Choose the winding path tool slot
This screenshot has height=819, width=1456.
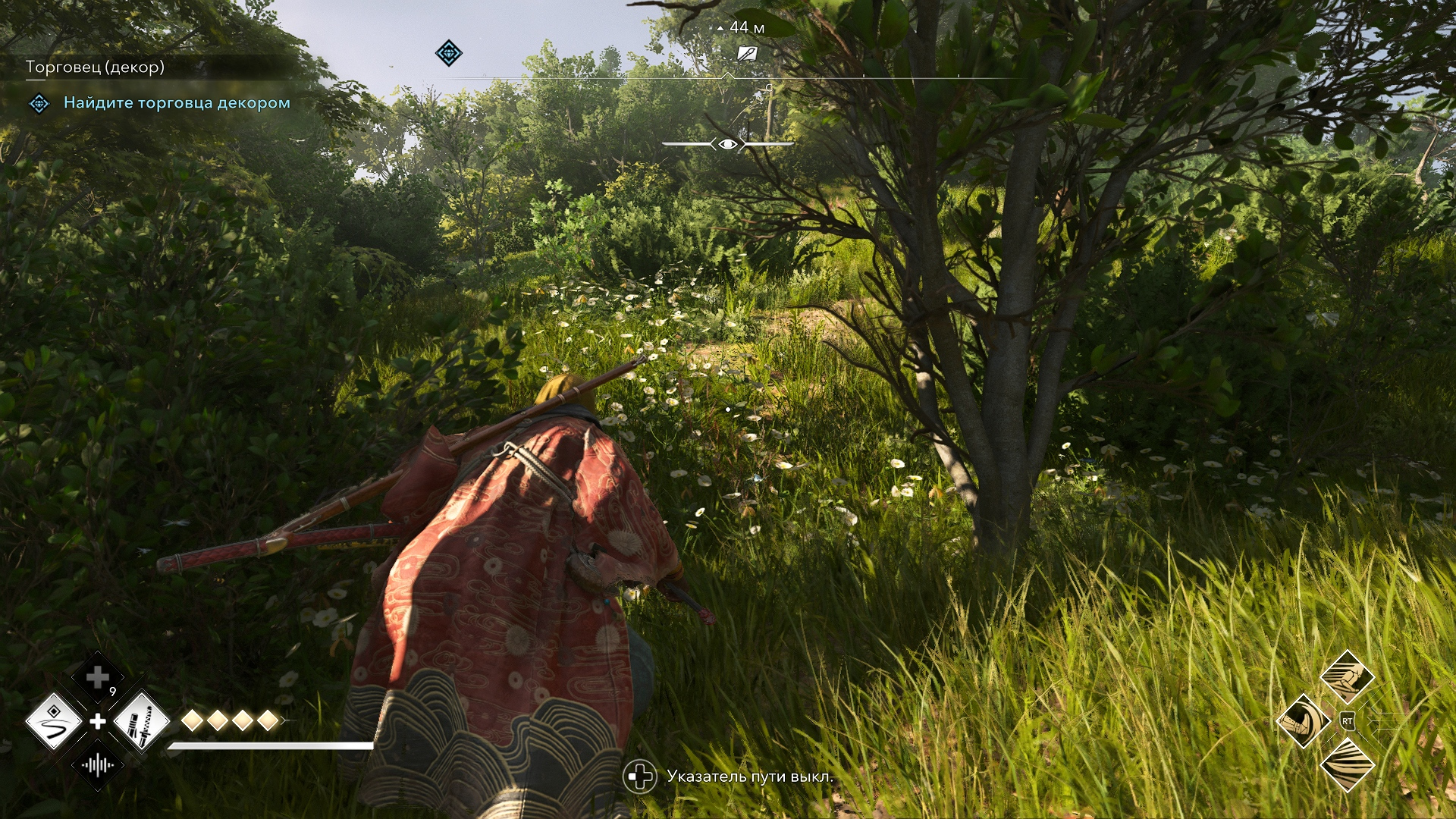point(54,720)
